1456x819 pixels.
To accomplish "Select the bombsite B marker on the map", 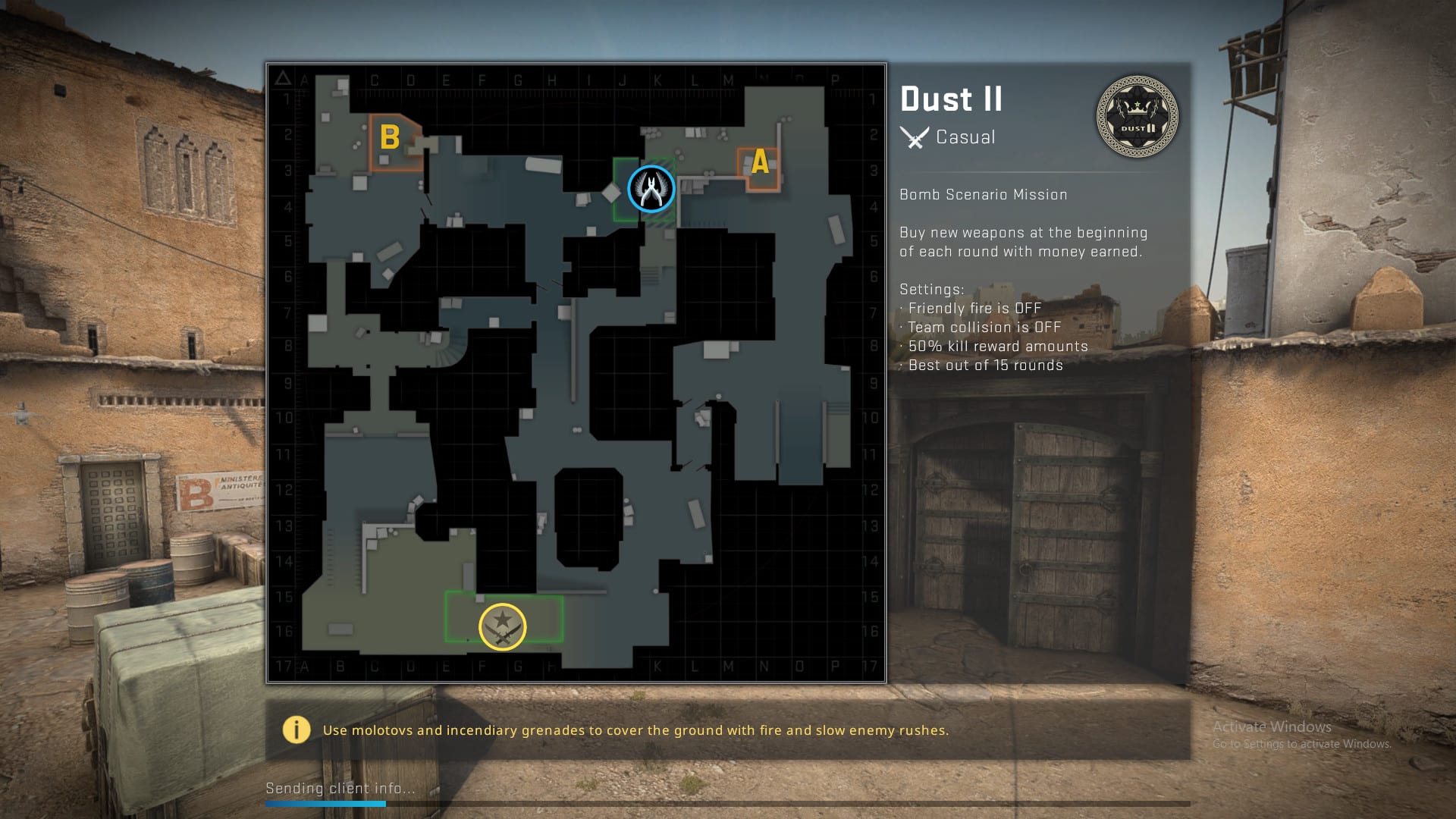I will click(x=390, y=138).
